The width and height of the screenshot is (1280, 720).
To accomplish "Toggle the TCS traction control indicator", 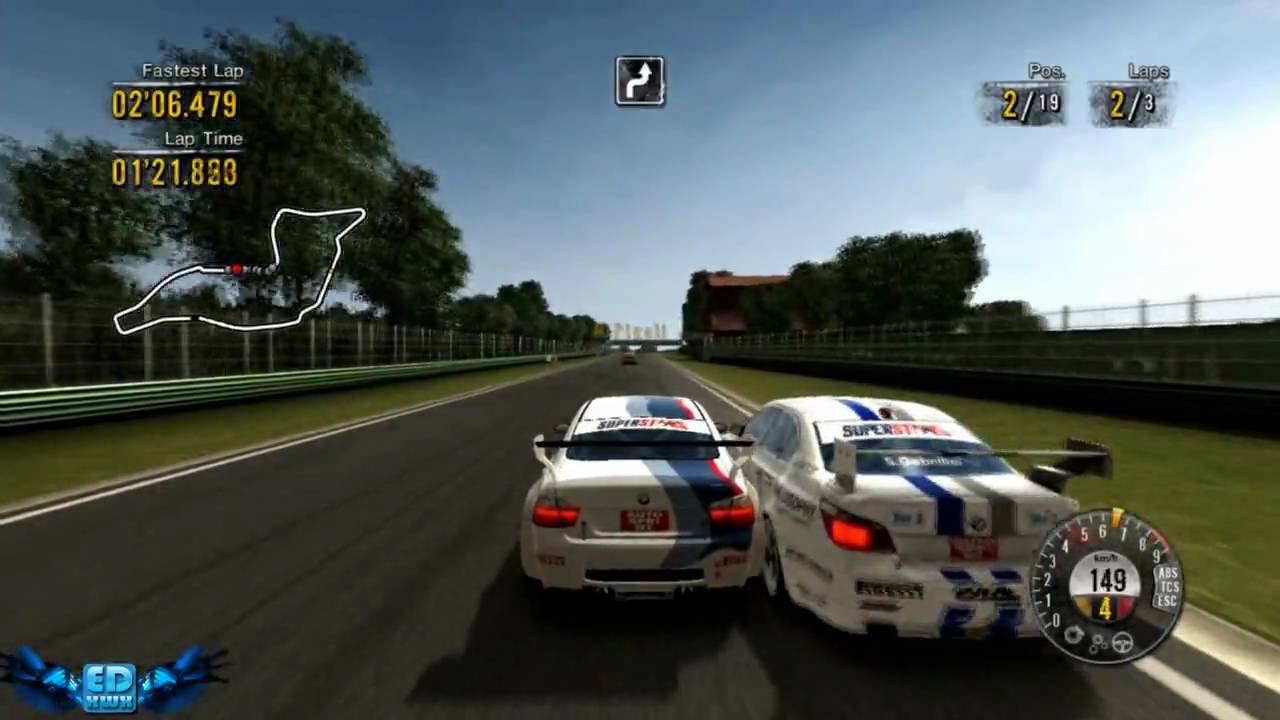I will click(x=1166, y=588).
